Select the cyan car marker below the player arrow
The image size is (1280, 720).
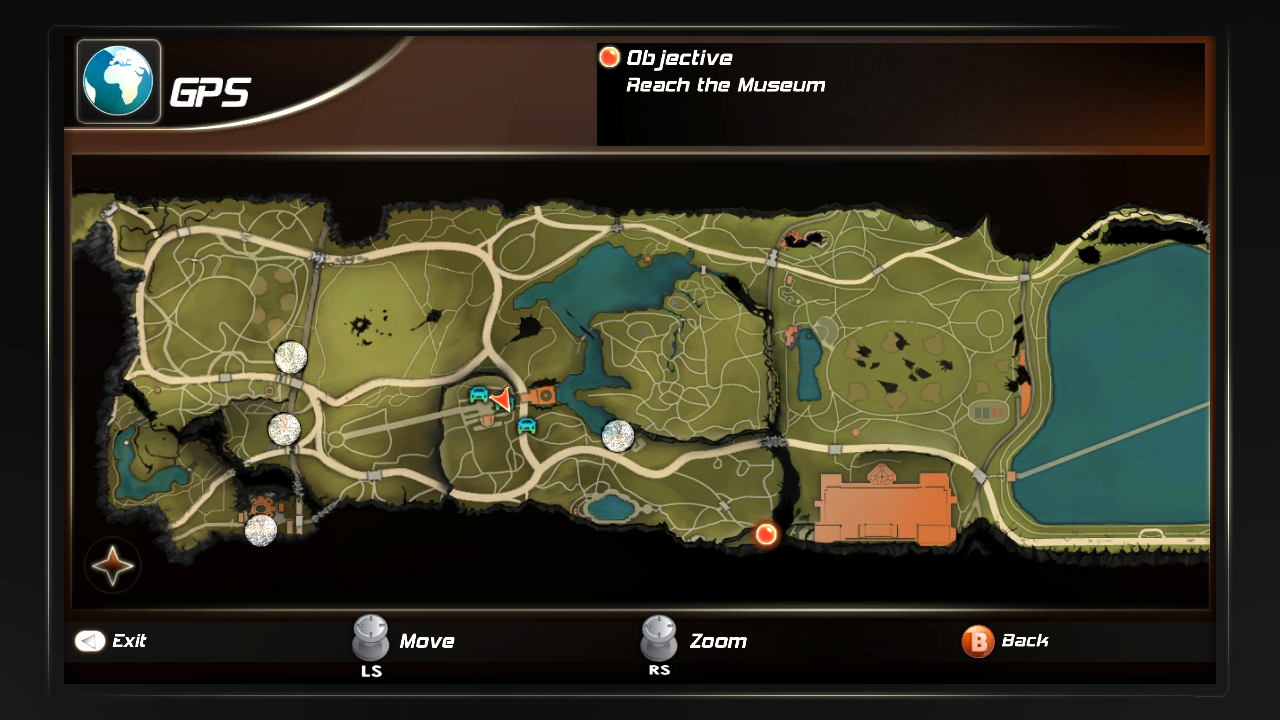[x=526, y=425]
